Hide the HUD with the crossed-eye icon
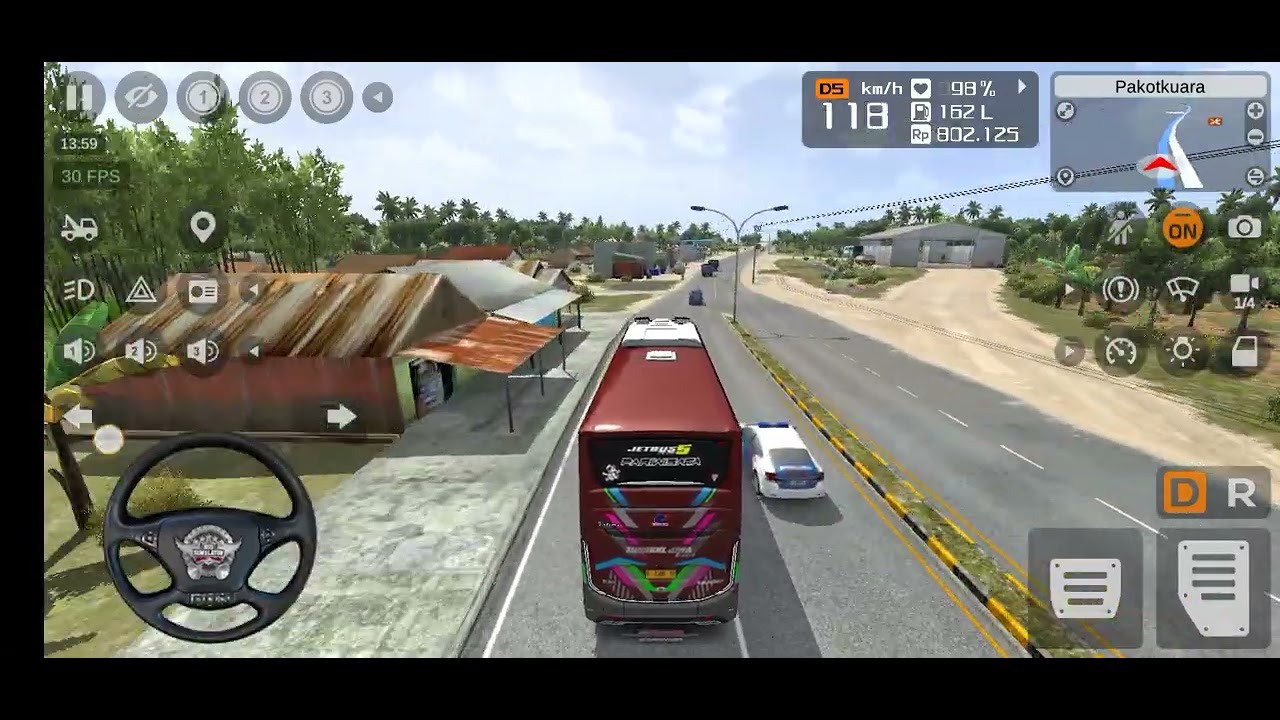Image resolution: width=1280 pixels, height=720 pixels. pyautogui.click(x=141, y=97)
